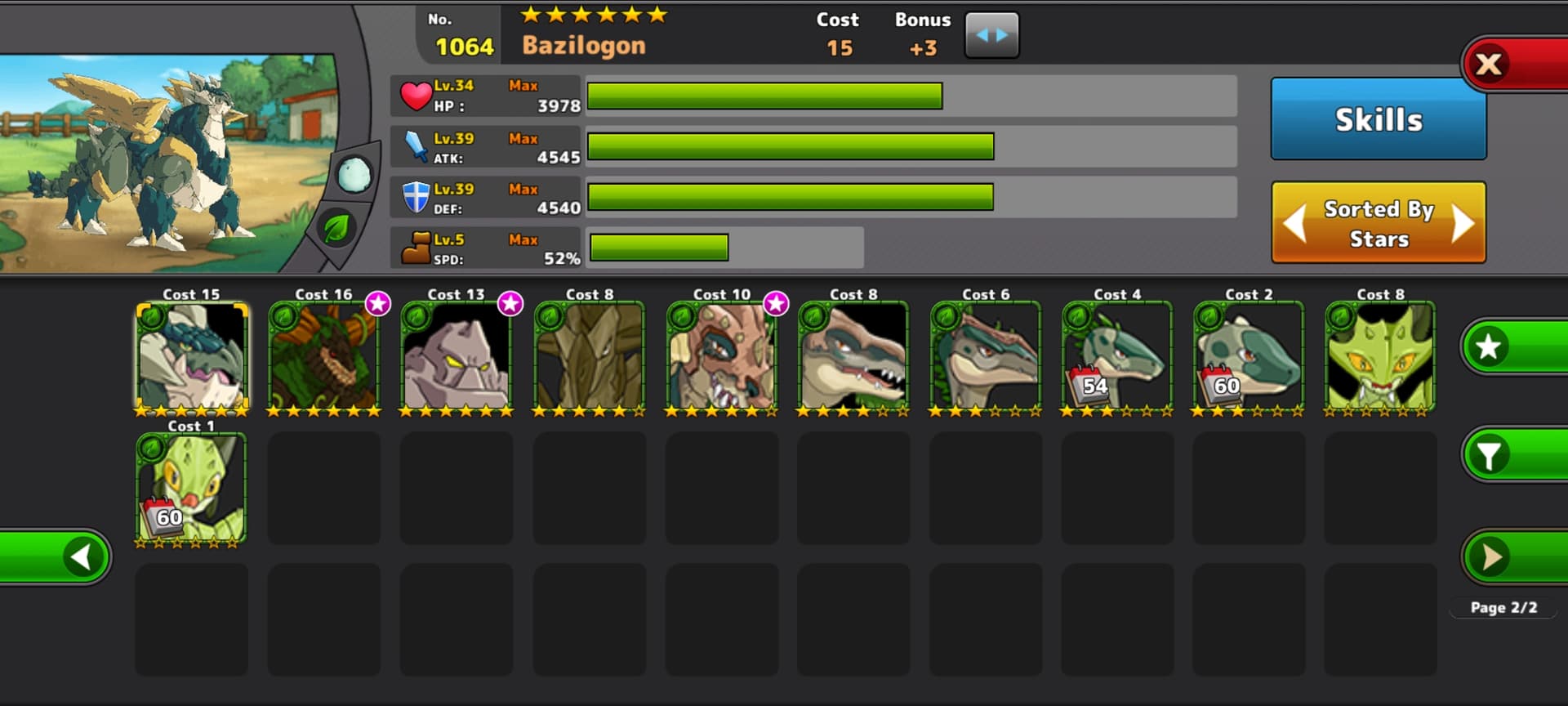The image size is (1568, 706).
Task: Select the Cost 16 horned green monster
Action: (324, 356)
